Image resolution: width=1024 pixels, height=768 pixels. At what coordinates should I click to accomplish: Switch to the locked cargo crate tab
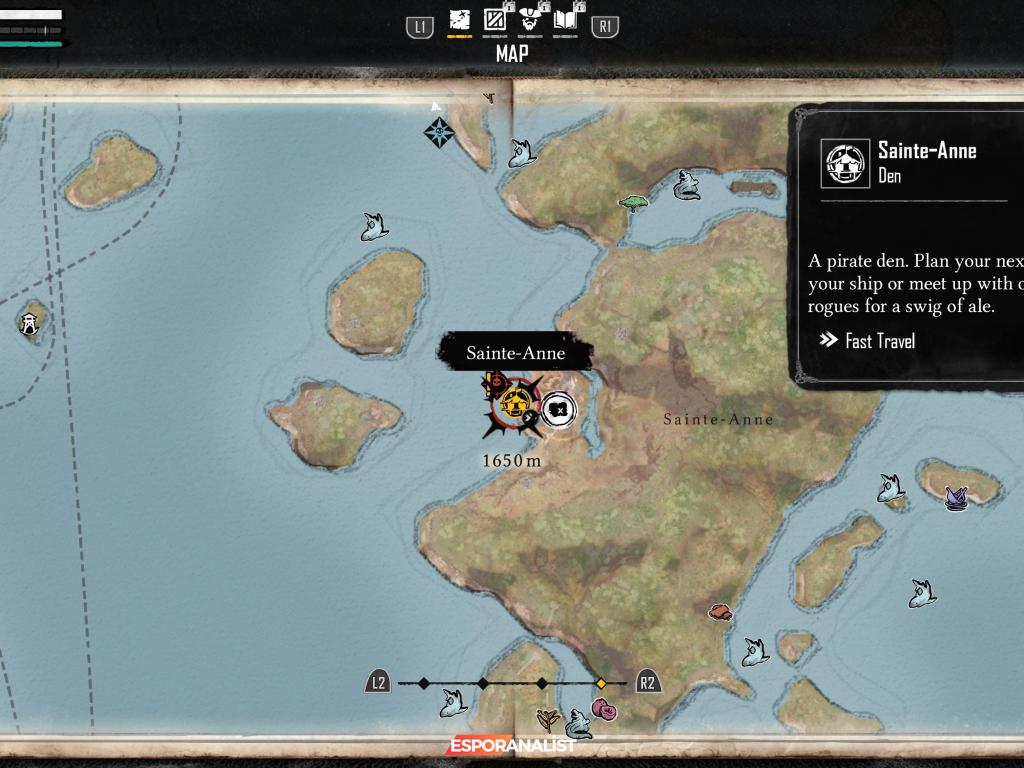pyautogui.click(x=495, y=19)
